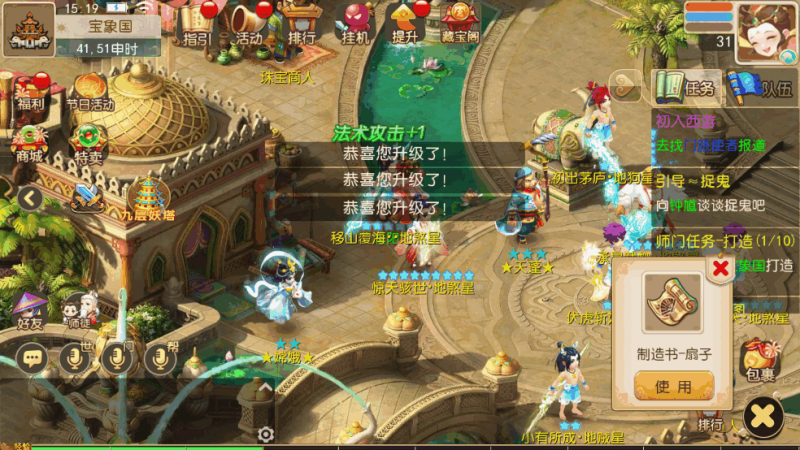Image resolution: width=800 pixels, height=450 pixels.
Task: Open the 特卖 special sale
Action: [x=88, y=140]
